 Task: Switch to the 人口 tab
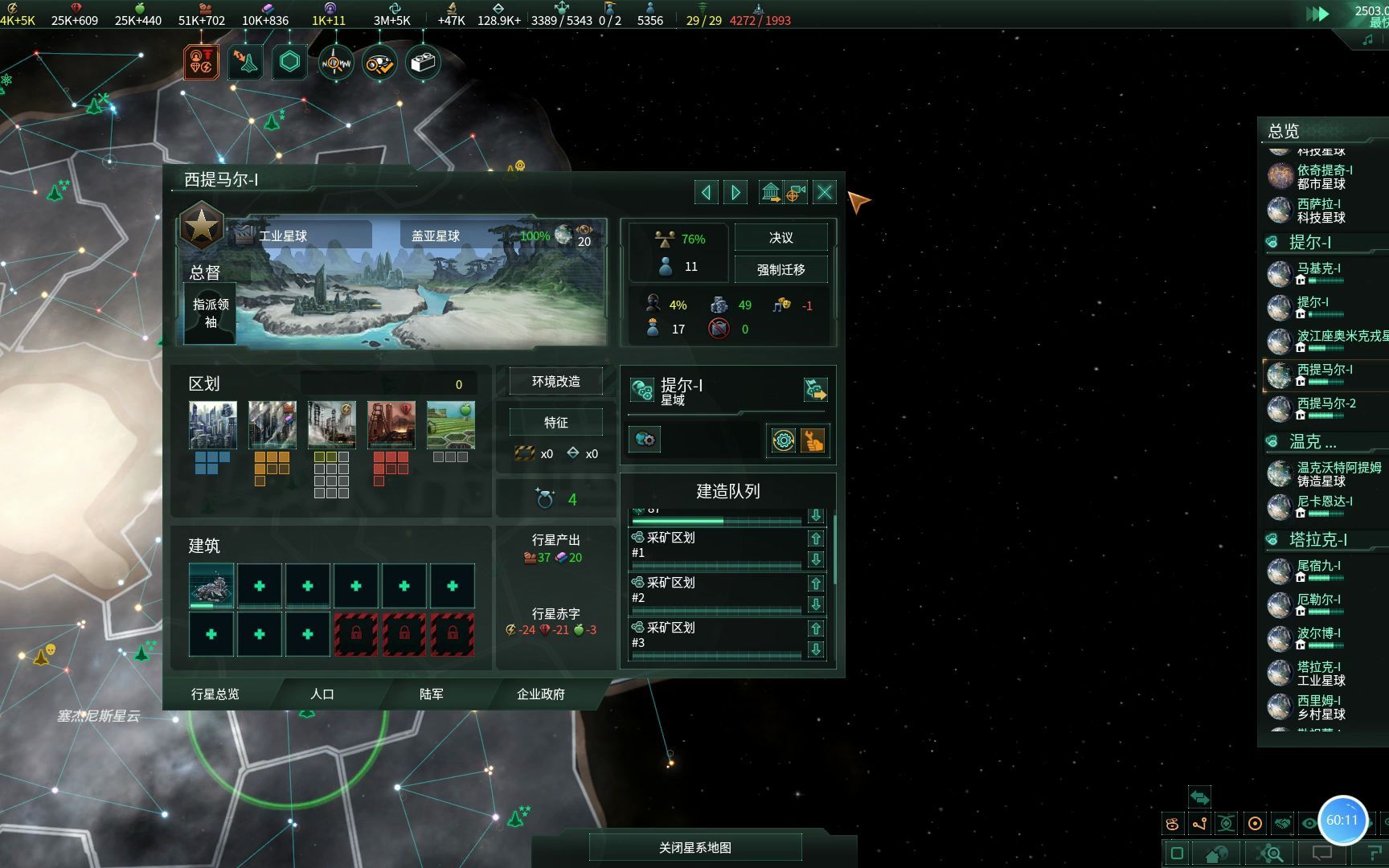click(x=322, y=694)
